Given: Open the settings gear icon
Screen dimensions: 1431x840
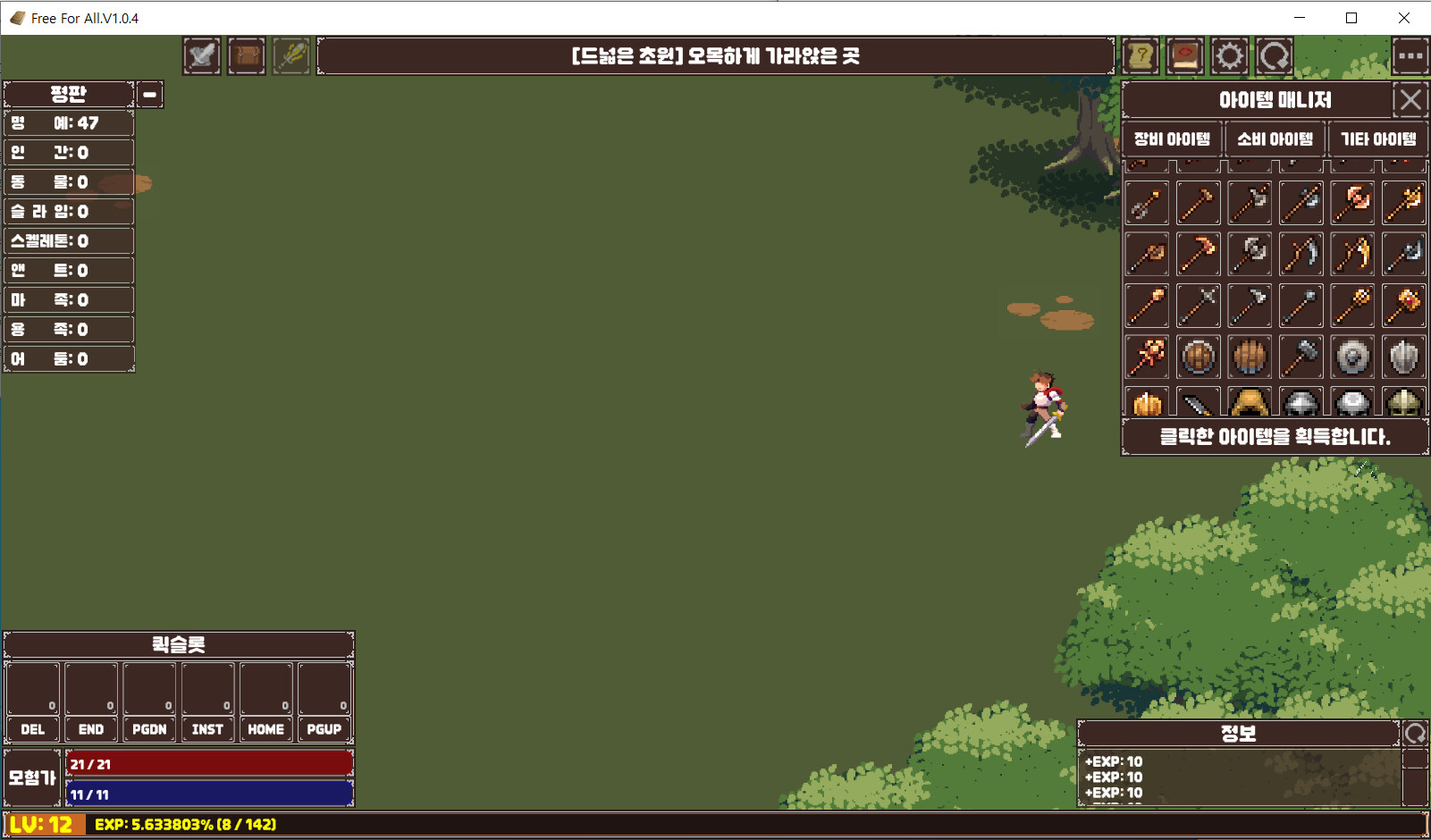Looking at the screenshot, I should 1229,55.
